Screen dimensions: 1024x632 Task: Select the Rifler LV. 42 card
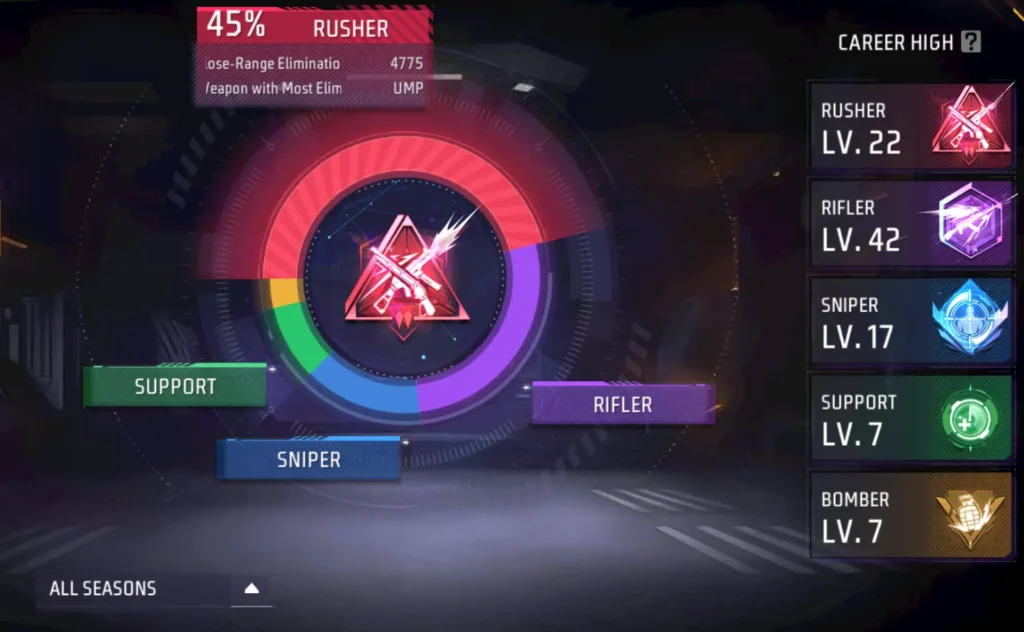(911, 224)
